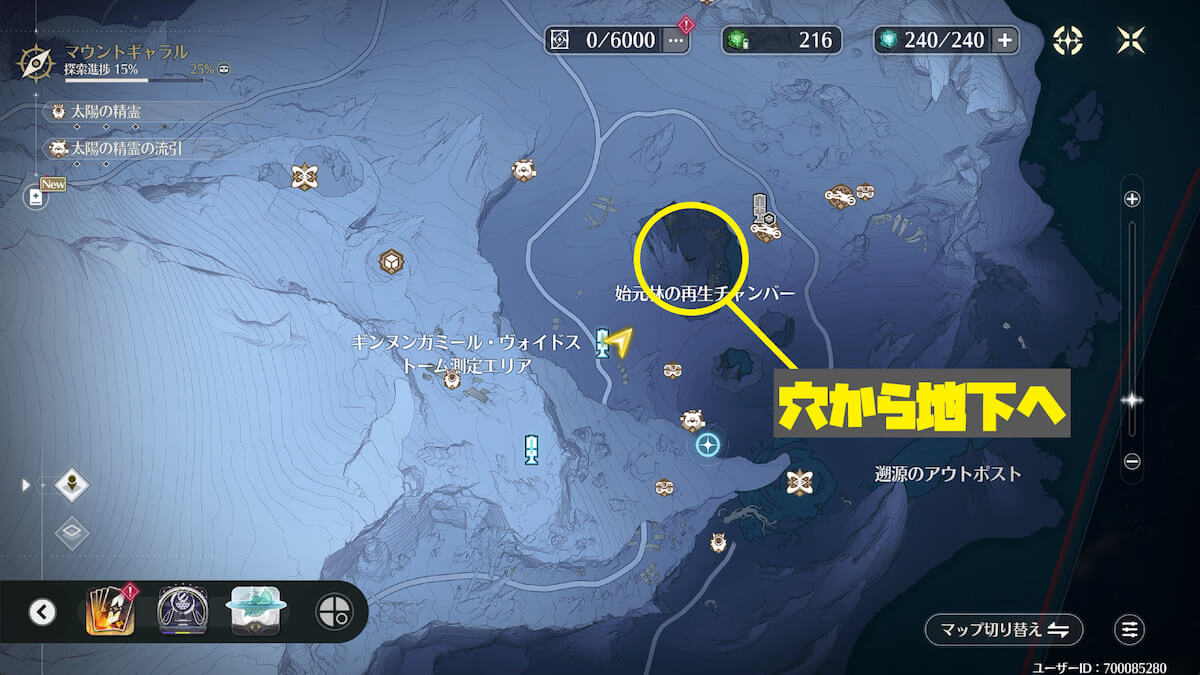Switch to the underground layer diamond

click(72, 533)
